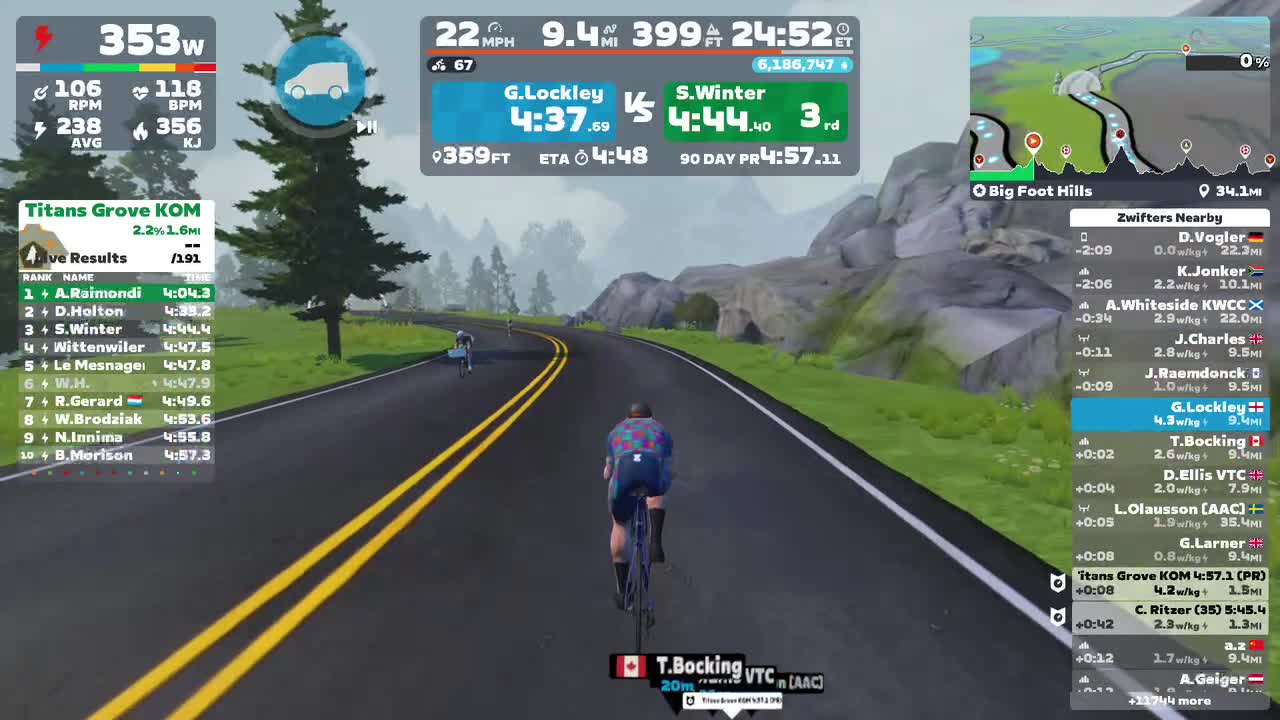This screenshot has width=1280, height=720.
Task: Click the Titans Grove KOM 4:57.1 PR entry
Action: coord(1170,582)
